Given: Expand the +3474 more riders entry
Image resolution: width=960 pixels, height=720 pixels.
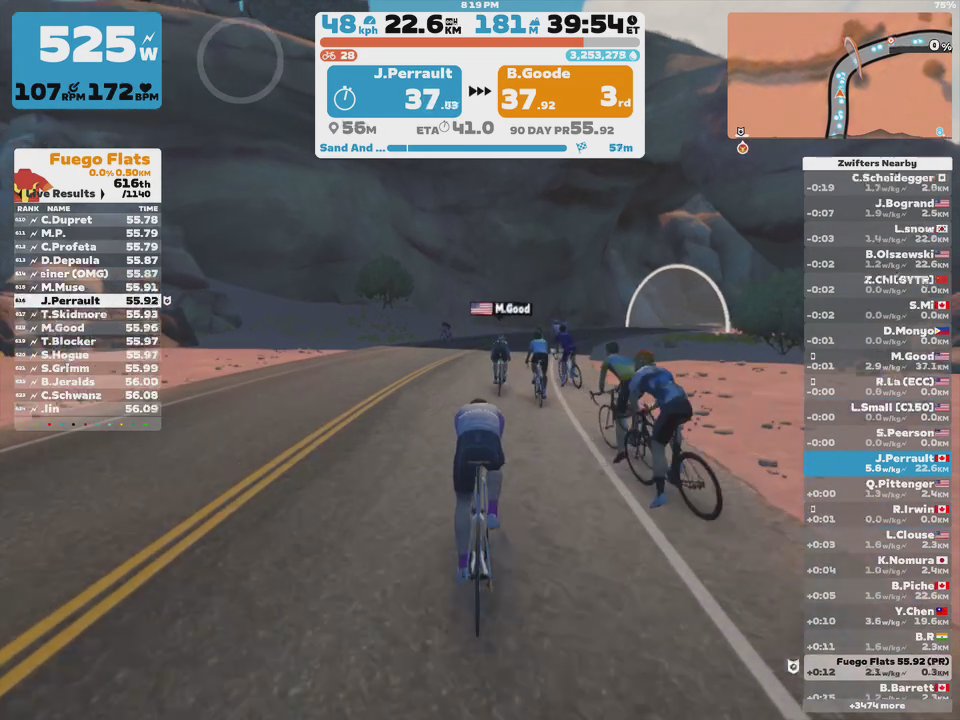Looking at the screenshot, I should pyautogui.click(x=878, y=705).
